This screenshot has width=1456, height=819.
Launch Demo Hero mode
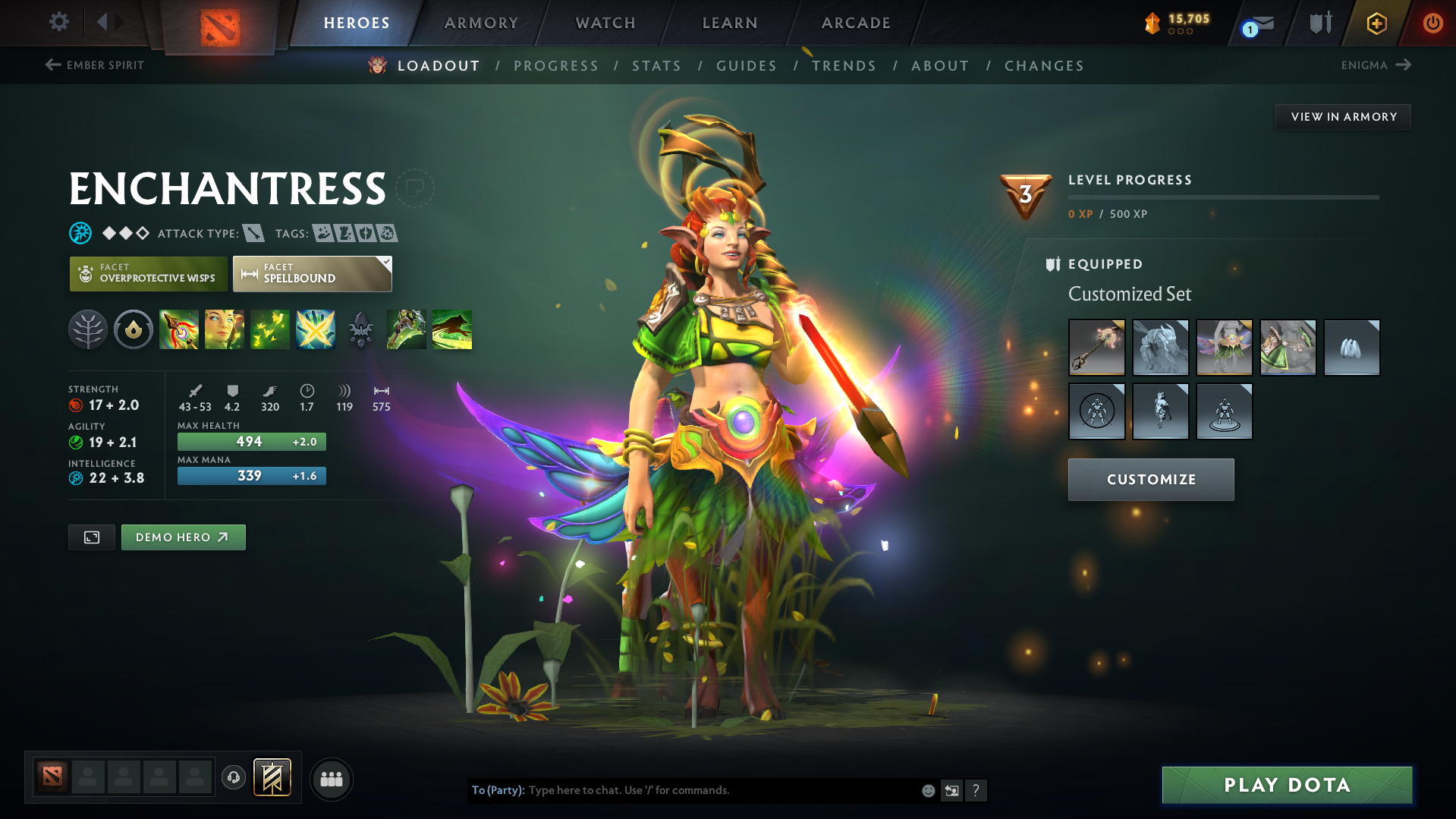click(x=183, y=537)
